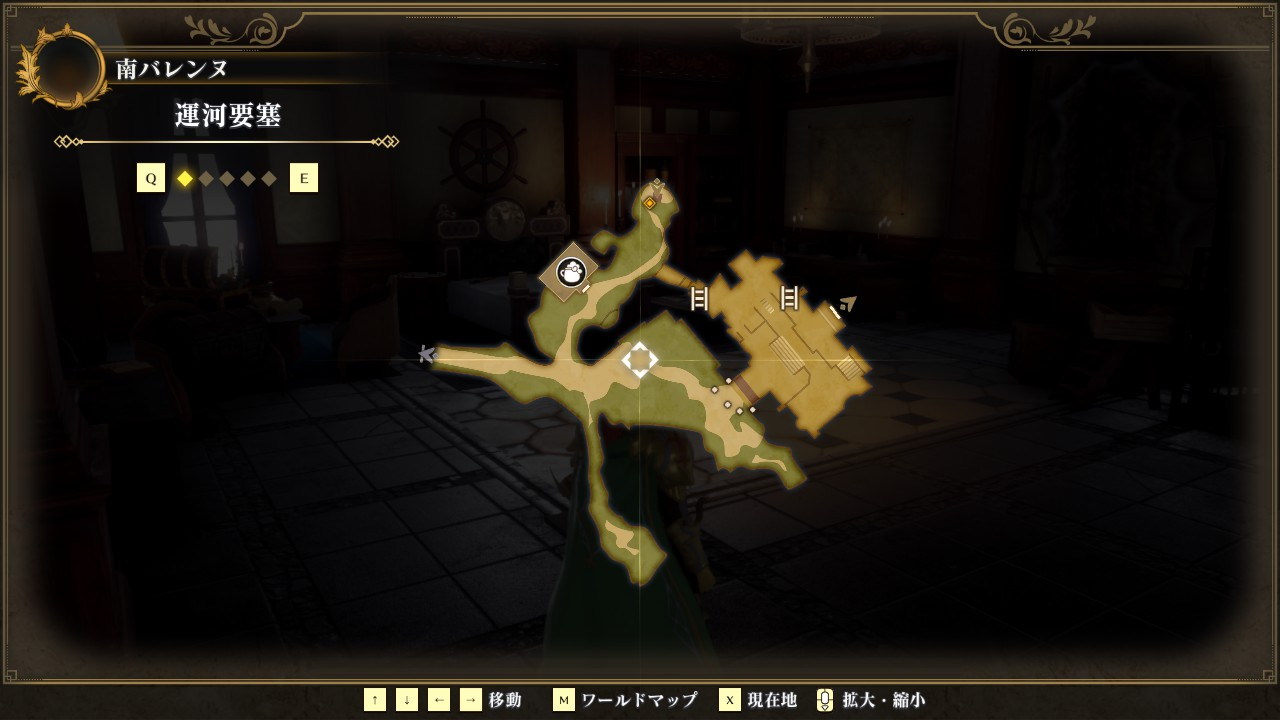Click the orange diamond quest marker

(649, 203)
